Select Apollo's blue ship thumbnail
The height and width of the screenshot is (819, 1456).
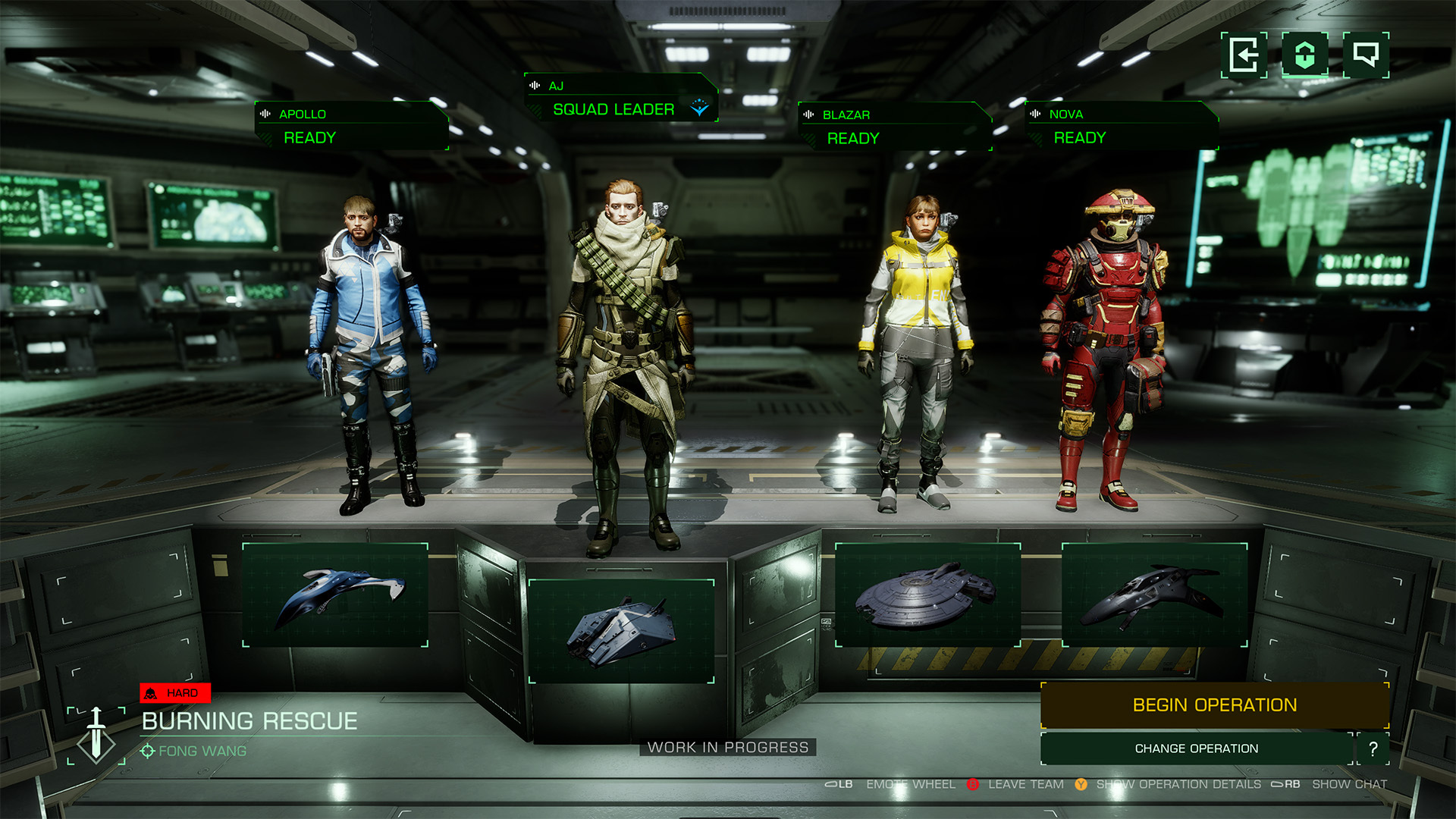(335, 595)
